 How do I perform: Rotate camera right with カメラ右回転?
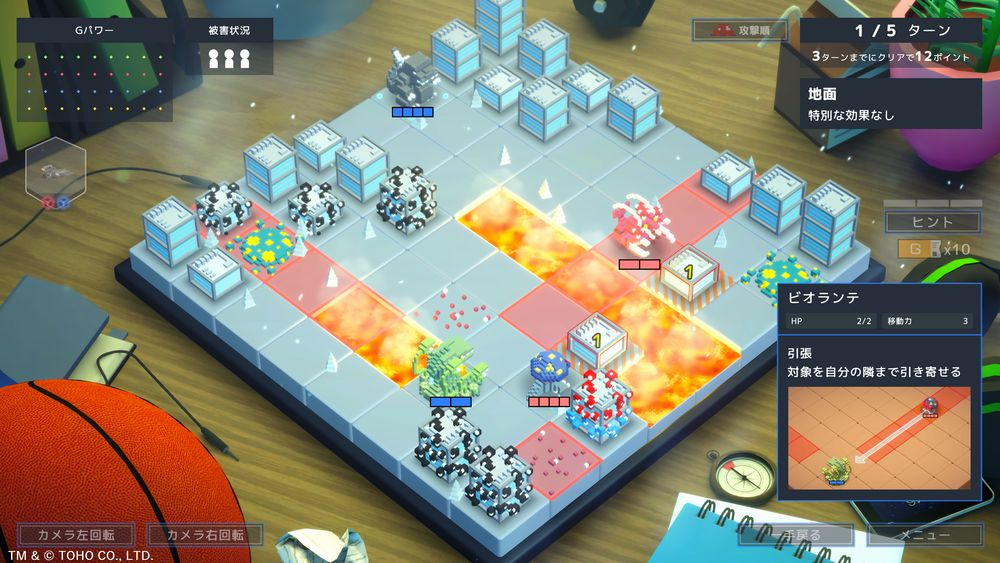(205, 535)
